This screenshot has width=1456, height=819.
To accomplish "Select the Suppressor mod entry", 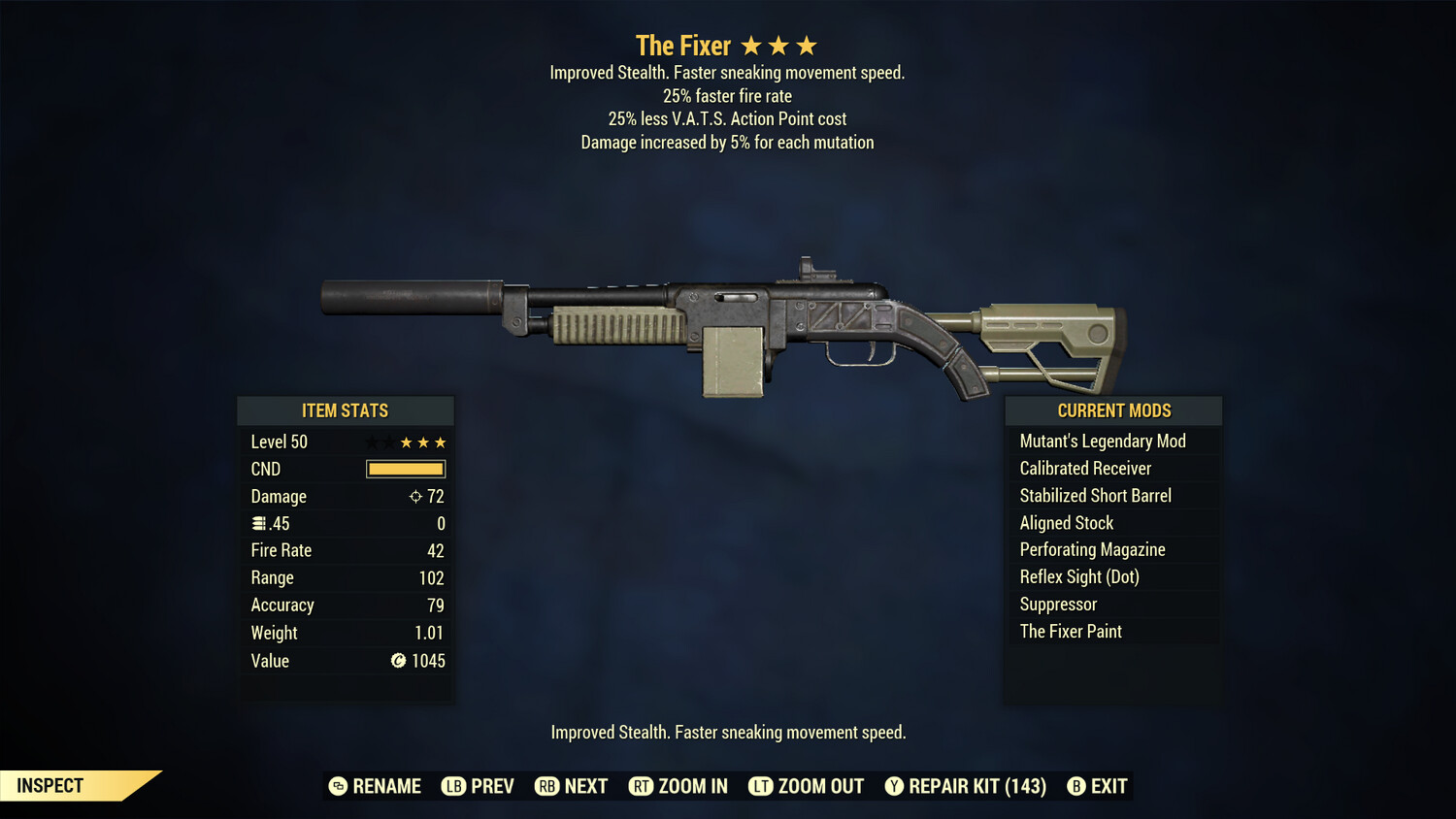I will (1057, 604).
